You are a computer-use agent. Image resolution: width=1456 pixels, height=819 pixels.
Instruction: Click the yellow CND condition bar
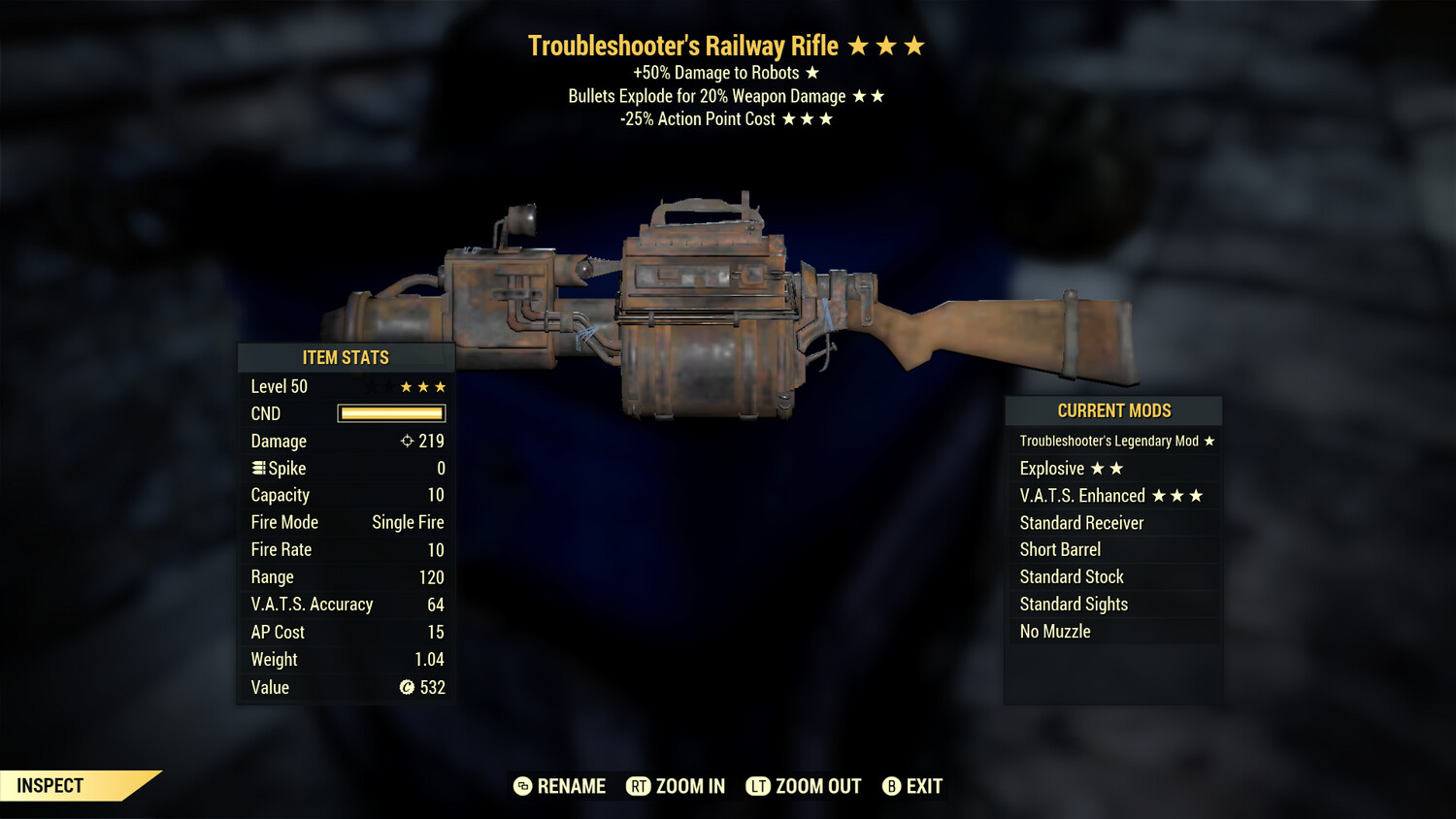coord(390,413)
